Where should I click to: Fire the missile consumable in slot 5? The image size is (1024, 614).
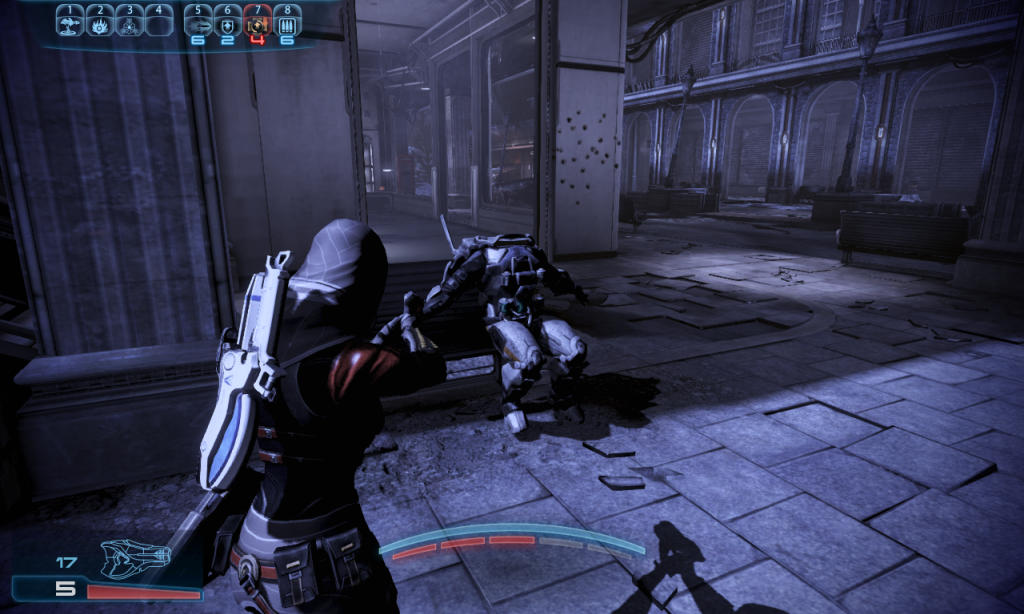coord(198,21)
